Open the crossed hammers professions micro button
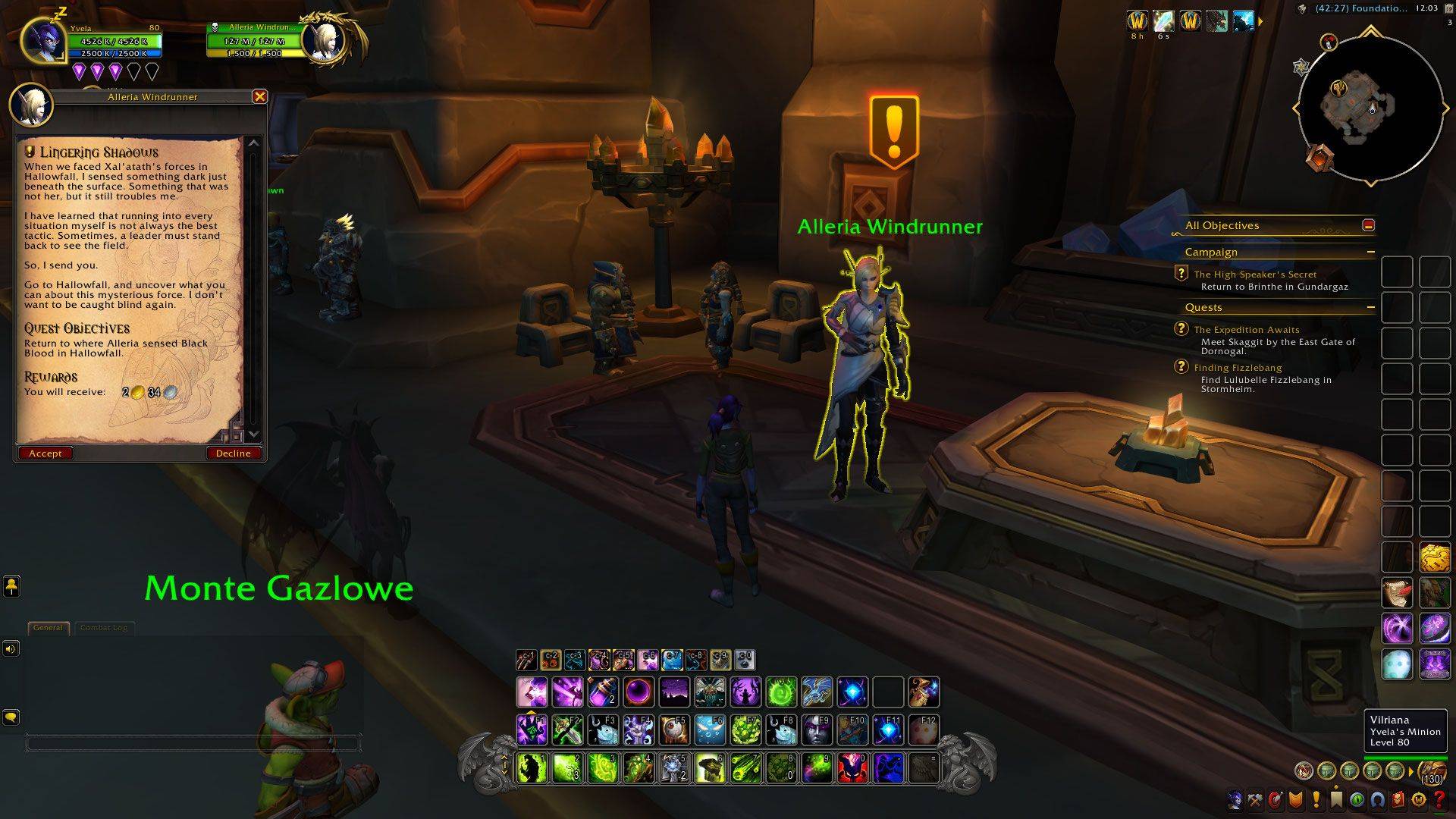Image resolution: width=1456 pixels, height=819 pixels. (x=1255, y=799)
